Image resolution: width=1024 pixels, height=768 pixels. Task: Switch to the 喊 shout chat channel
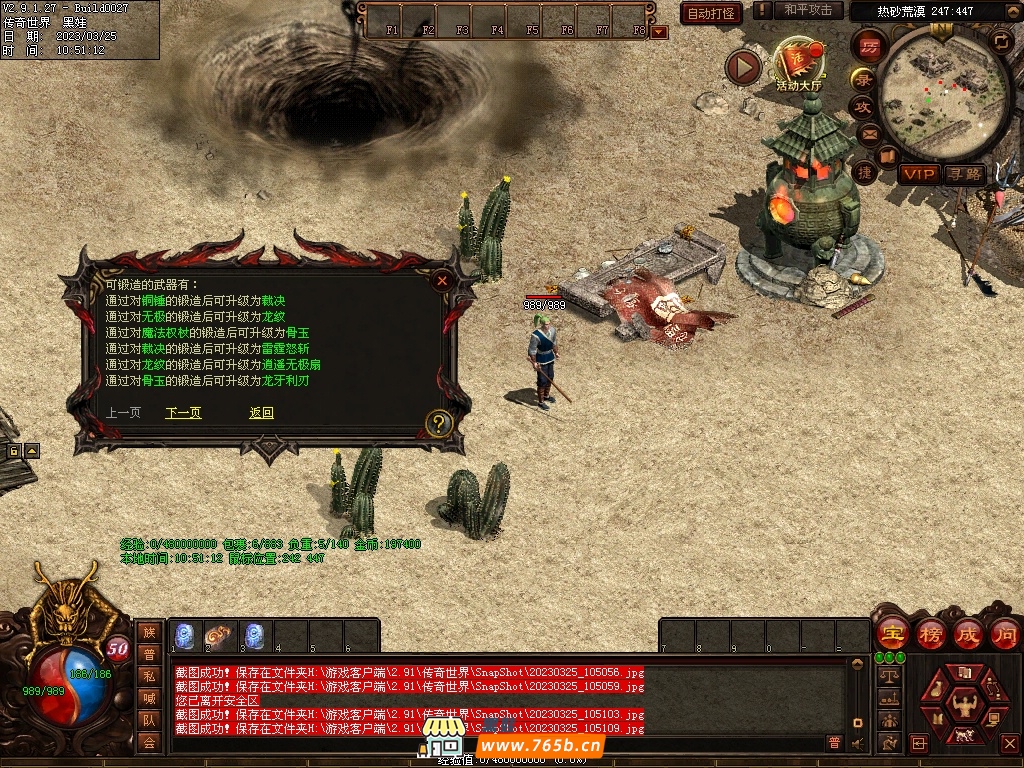pos(149,697)
